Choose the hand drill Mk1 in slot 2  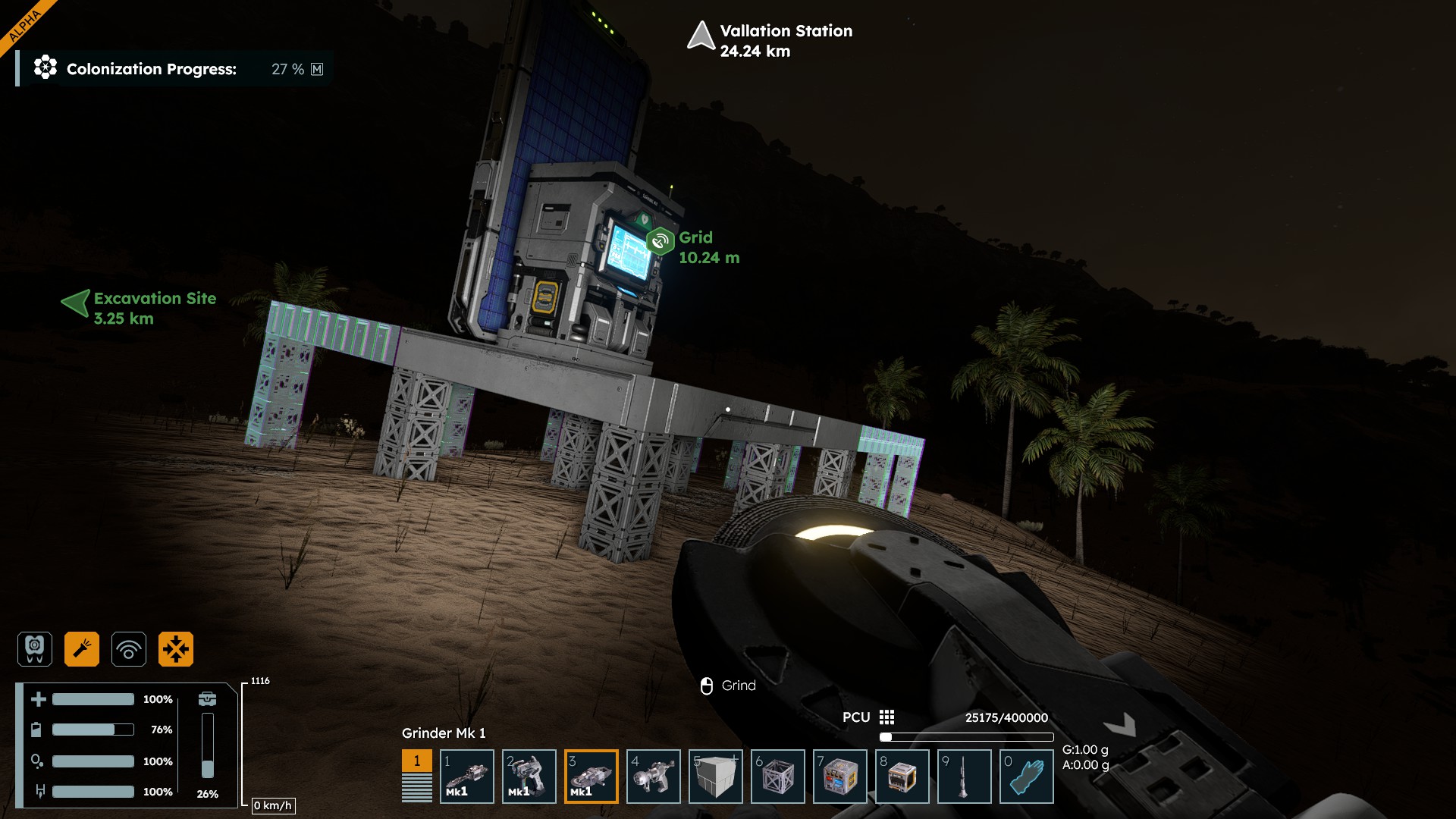pos(529,777)
